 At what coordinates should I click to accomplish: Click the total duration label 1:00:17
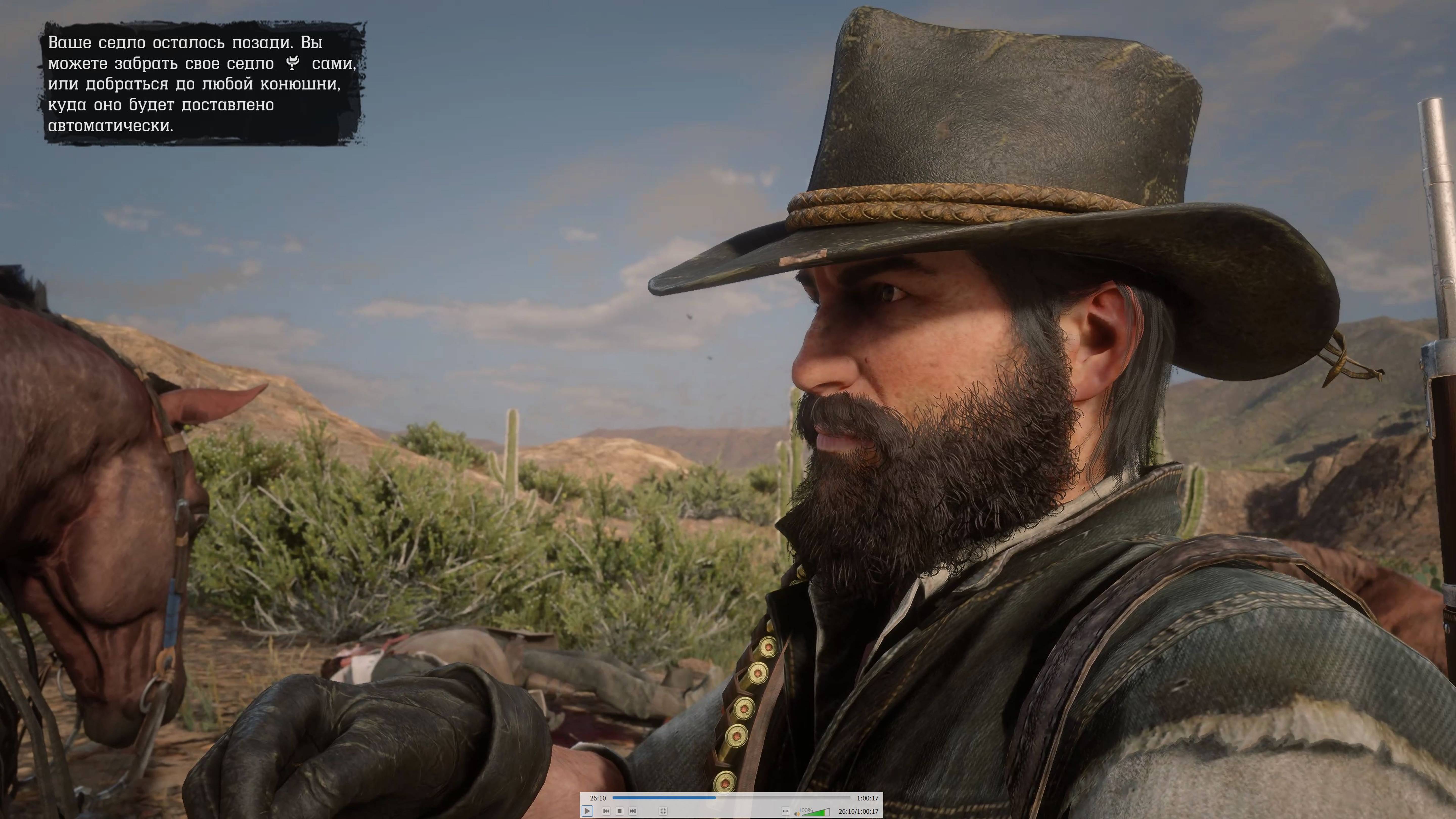coord(866,798)
